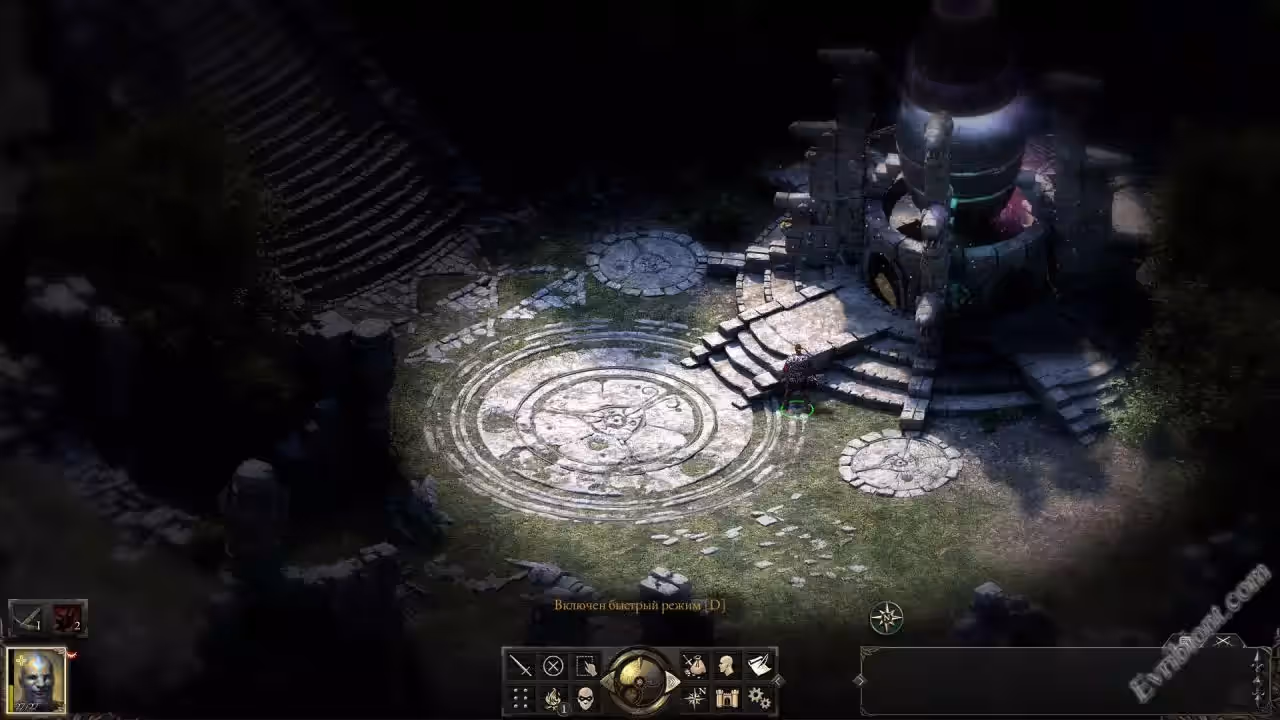Toggle stealth mode with the masked face

[586, 698]
